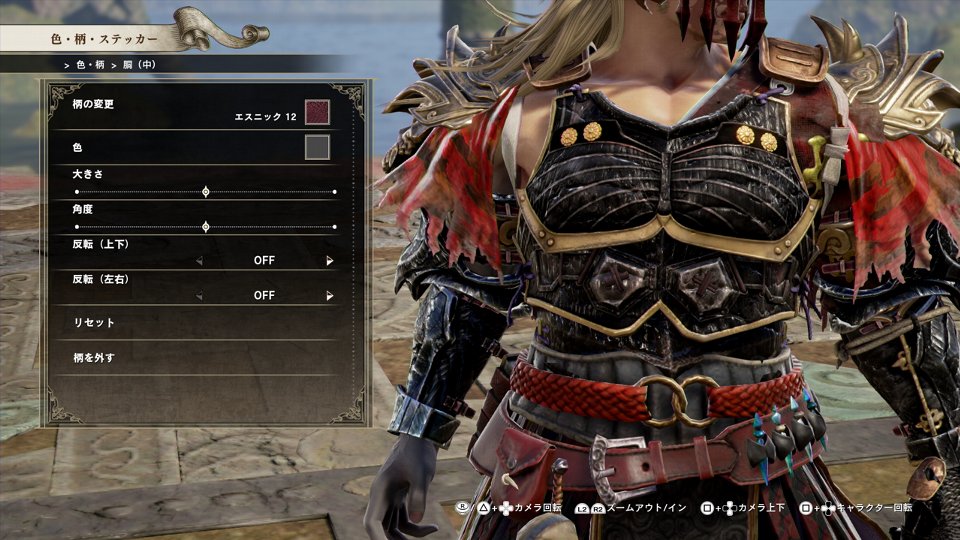Select the エスニック 12 pattern swatch
The width and height of the screenshot is (960, 540).
317,112
